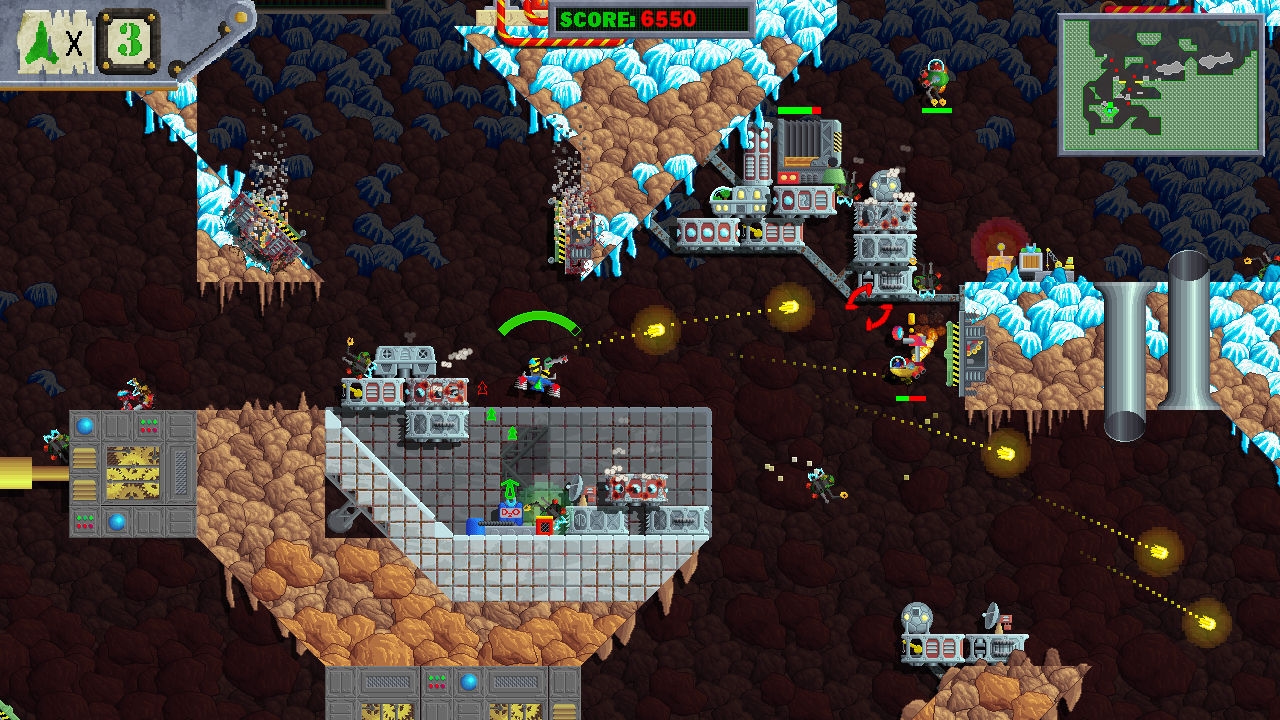Screen dimensions: 1280x720
Task: Click the green minimap panel
Action: [x=1161, y=84]
